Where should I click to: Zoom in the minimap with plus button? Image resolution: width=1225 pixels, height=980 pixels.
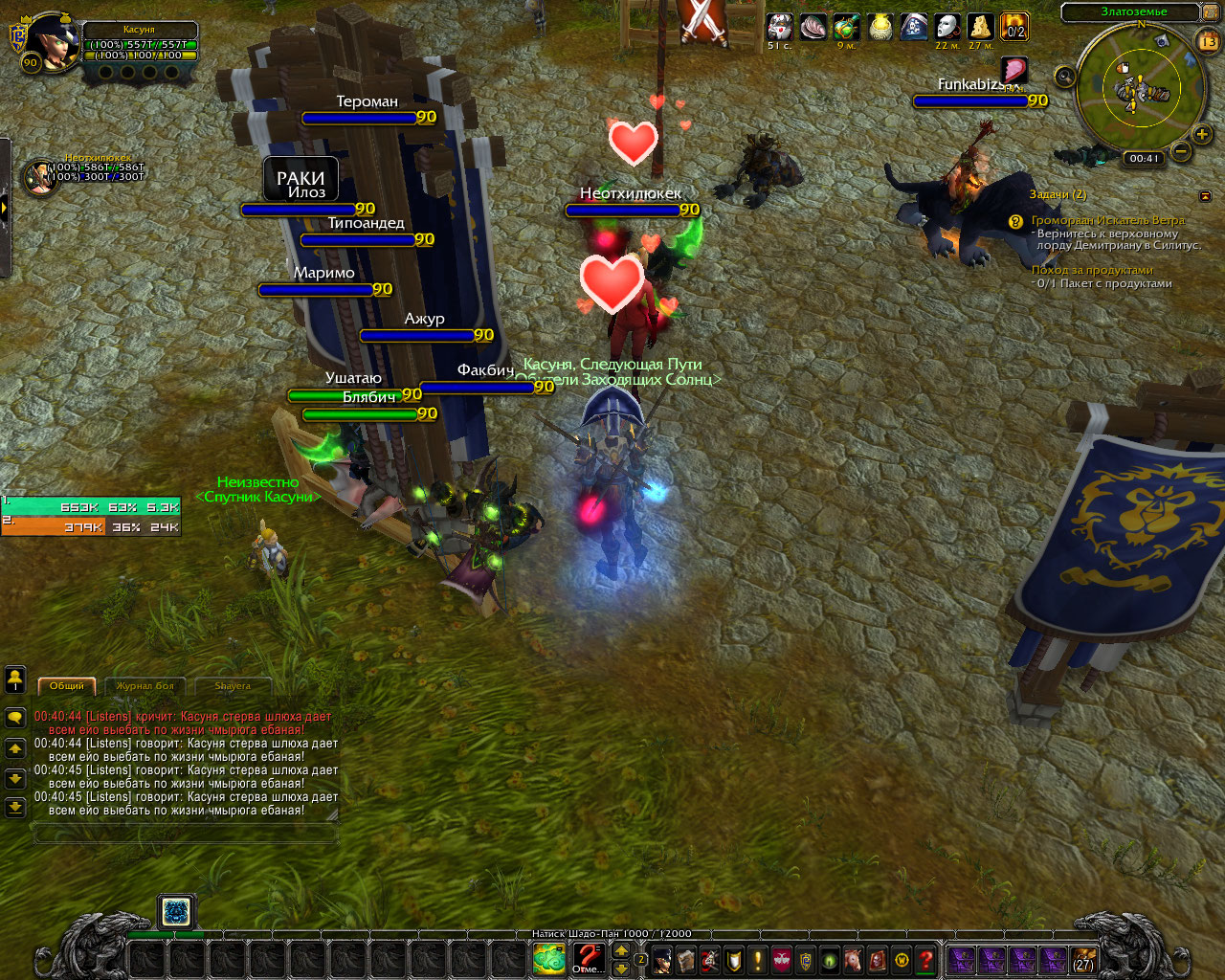1202,134
